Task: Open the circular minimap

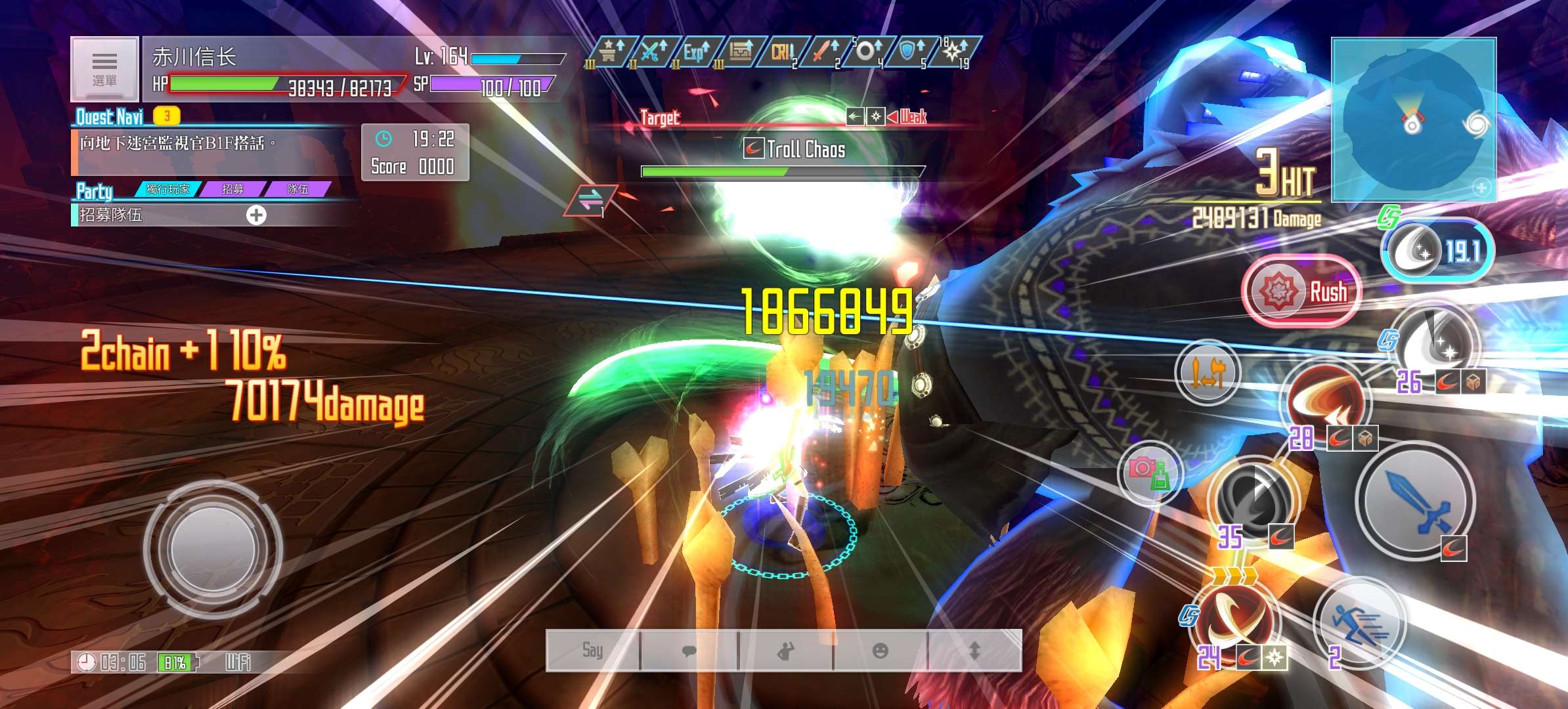Action: (1413, 118)
